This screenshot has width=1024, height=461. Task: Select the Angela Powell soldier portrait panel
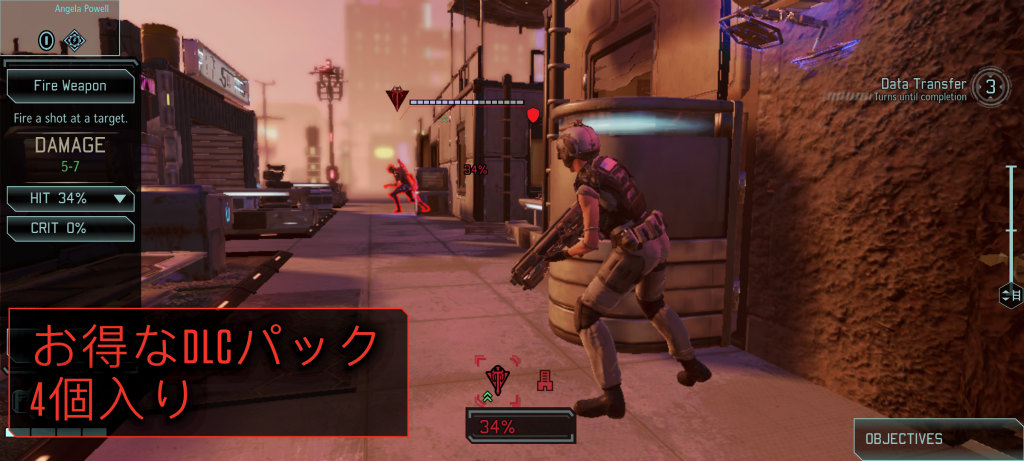(x=60, y=28)
